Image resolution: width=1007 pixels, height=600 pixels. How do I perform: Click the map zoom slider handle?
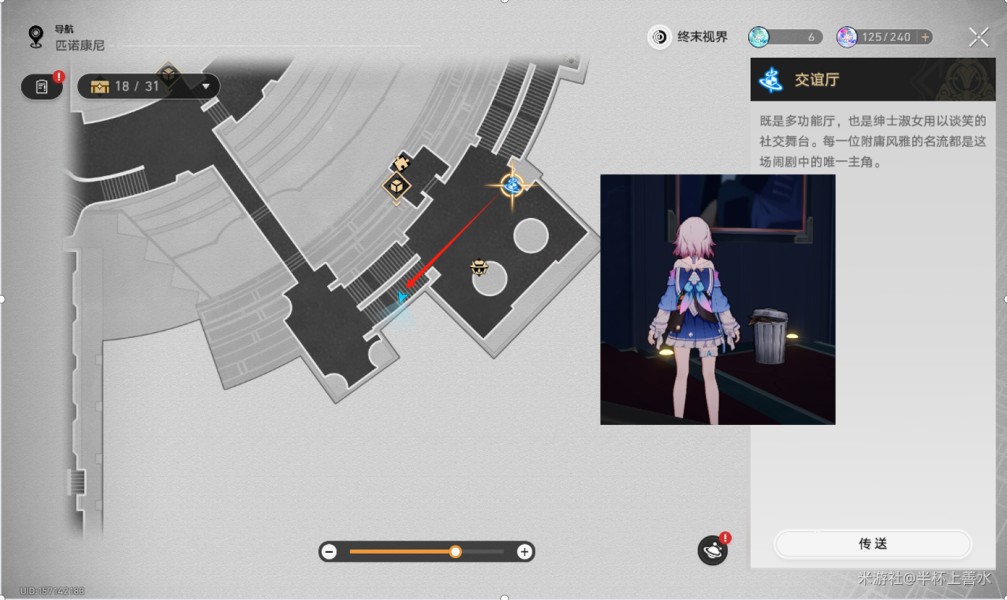pyautogui.click(x=456, y=552)
